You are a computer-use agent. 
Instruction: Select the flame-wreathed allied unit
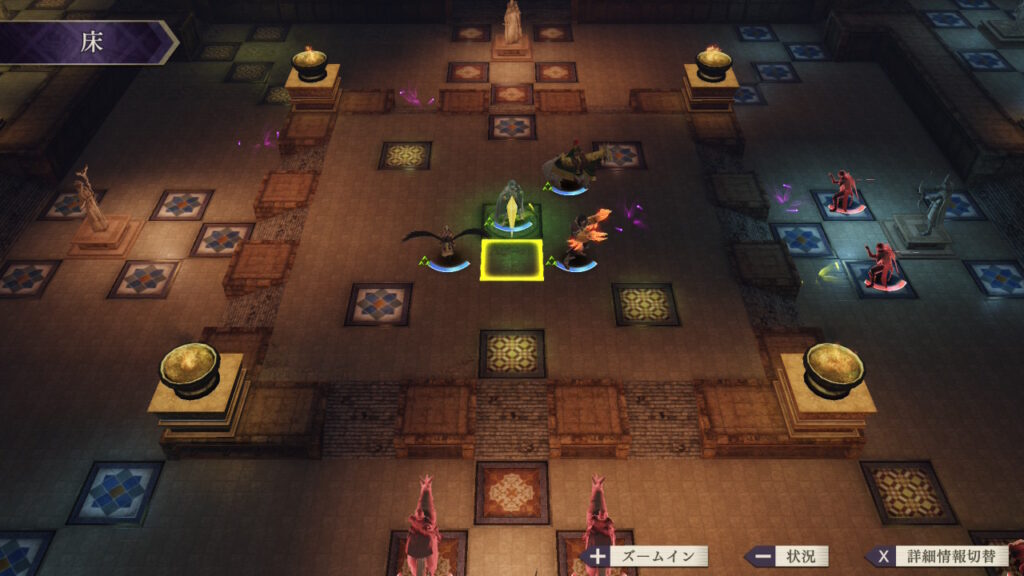click(x=579, y=240)
